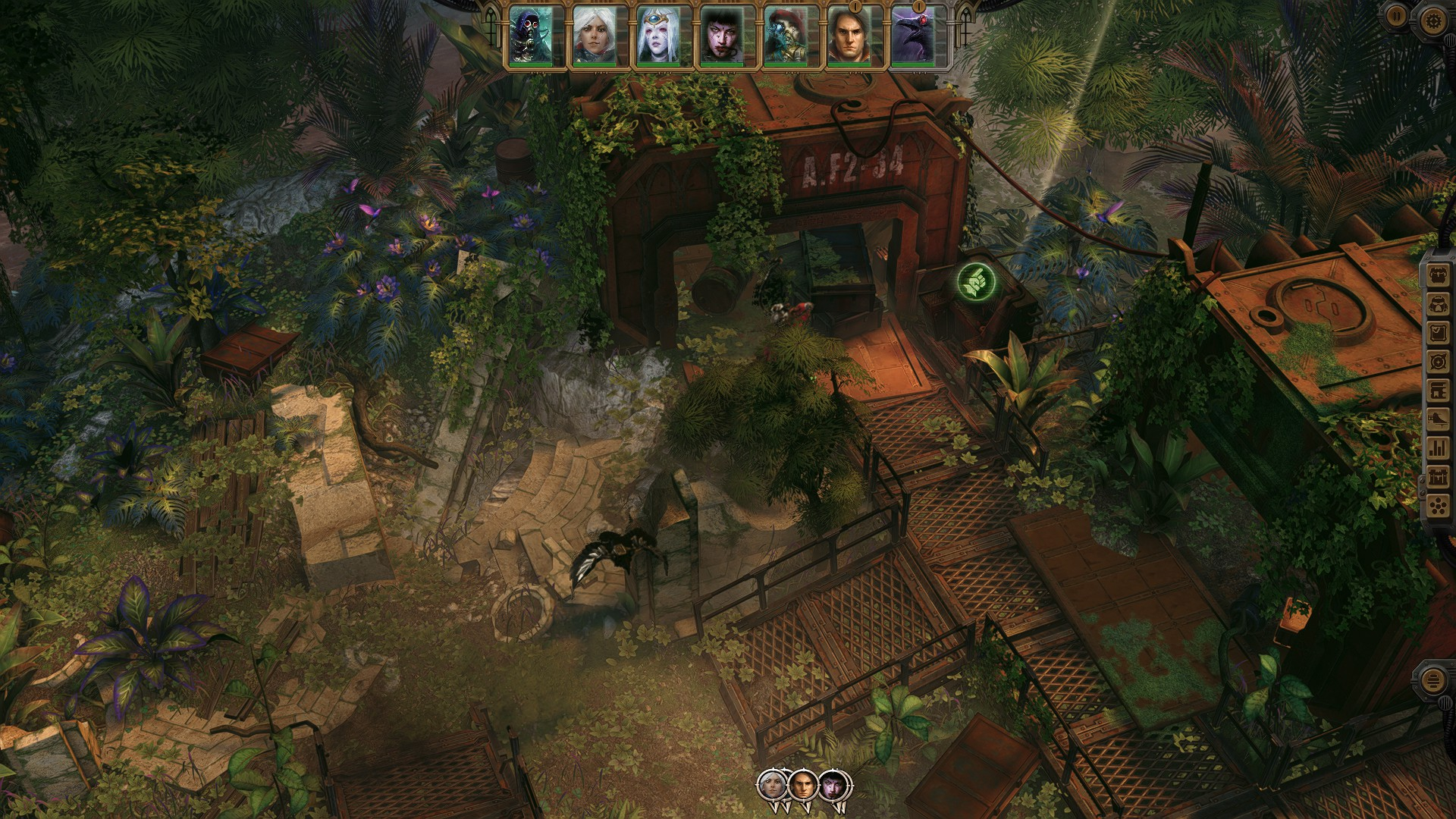Screen dimensions: 1456x819
Task: Interact with the glowing green hand marker
Action: pyautogui.click(x=976, y=282)
